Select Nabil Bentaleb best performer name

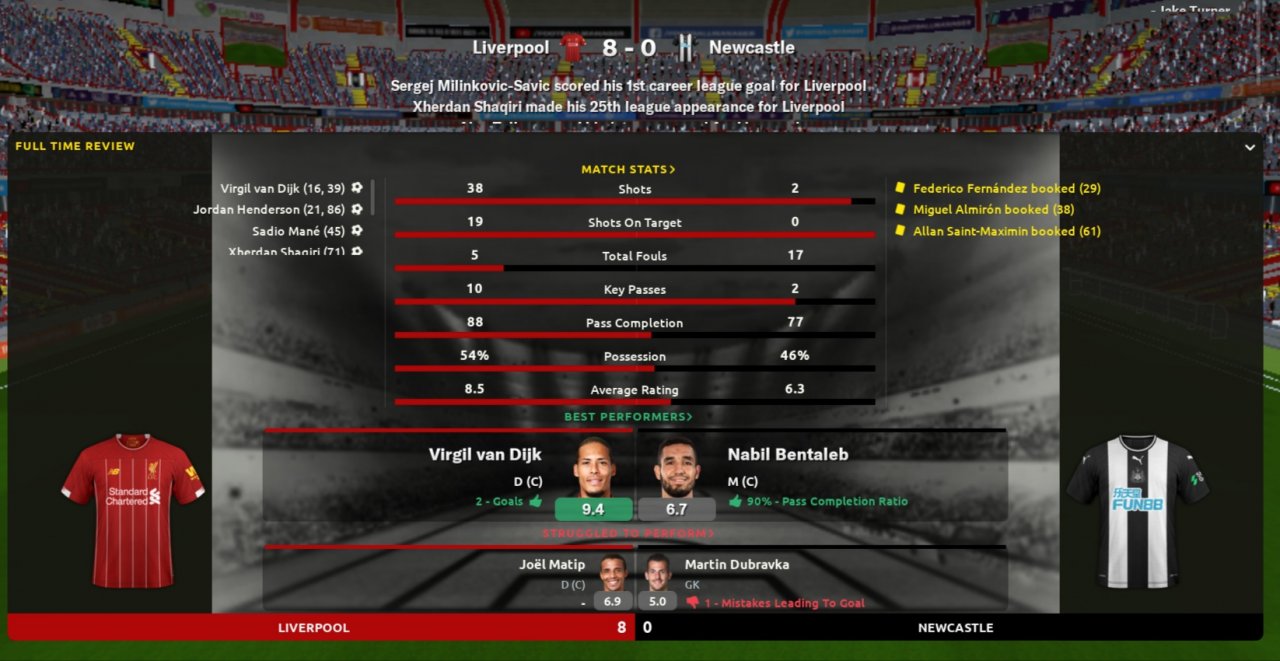point(788,454)
